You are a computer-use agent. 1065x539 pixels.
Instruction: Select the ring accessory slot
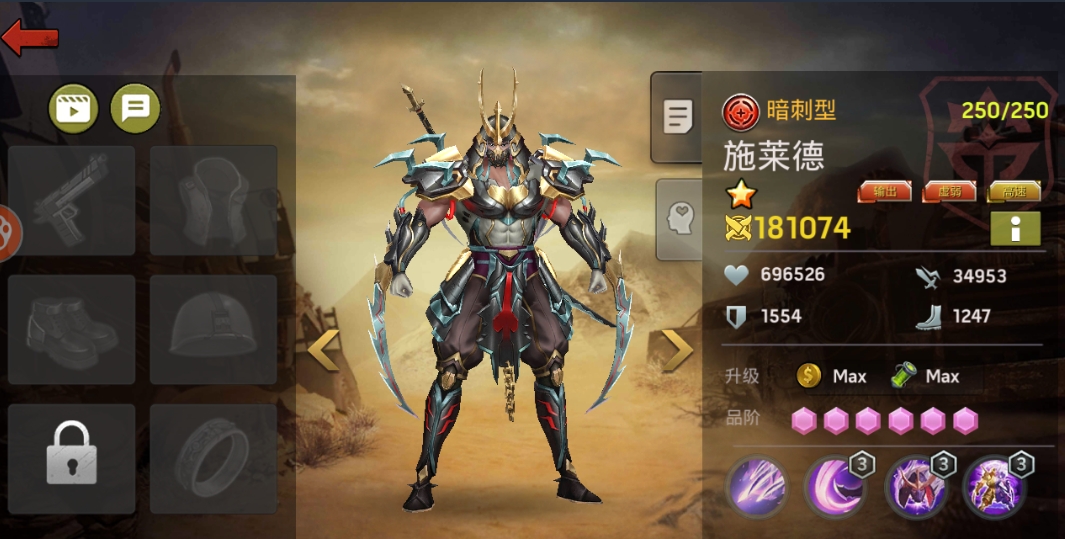click(x=213, y=459)
